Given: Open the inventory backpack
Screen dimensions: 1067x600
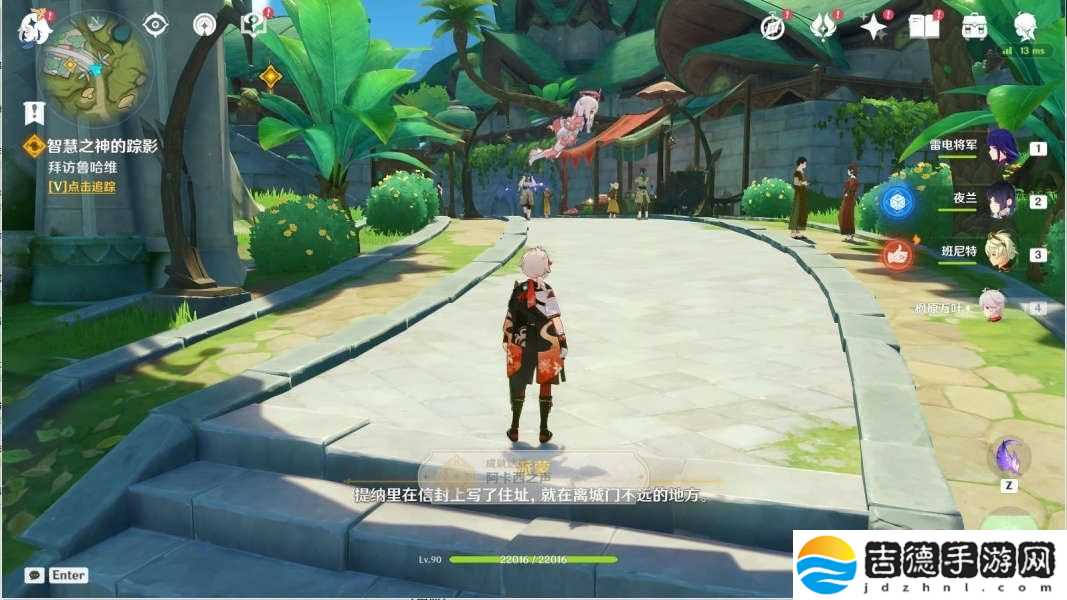Looking at the screenshot, I should pos(974,27).
